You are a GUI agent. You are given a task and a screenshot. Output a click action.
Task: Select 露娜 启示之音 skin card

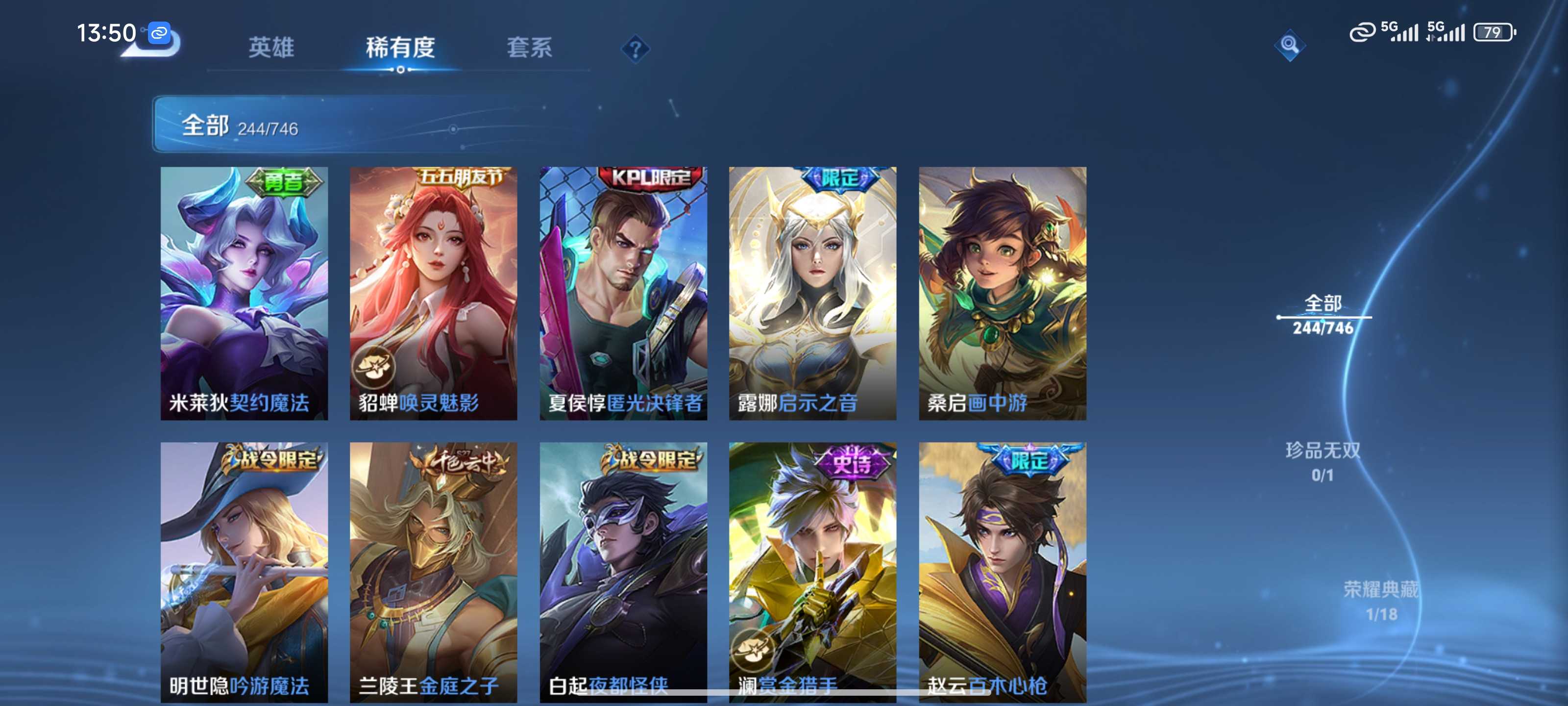click(812, 293)
